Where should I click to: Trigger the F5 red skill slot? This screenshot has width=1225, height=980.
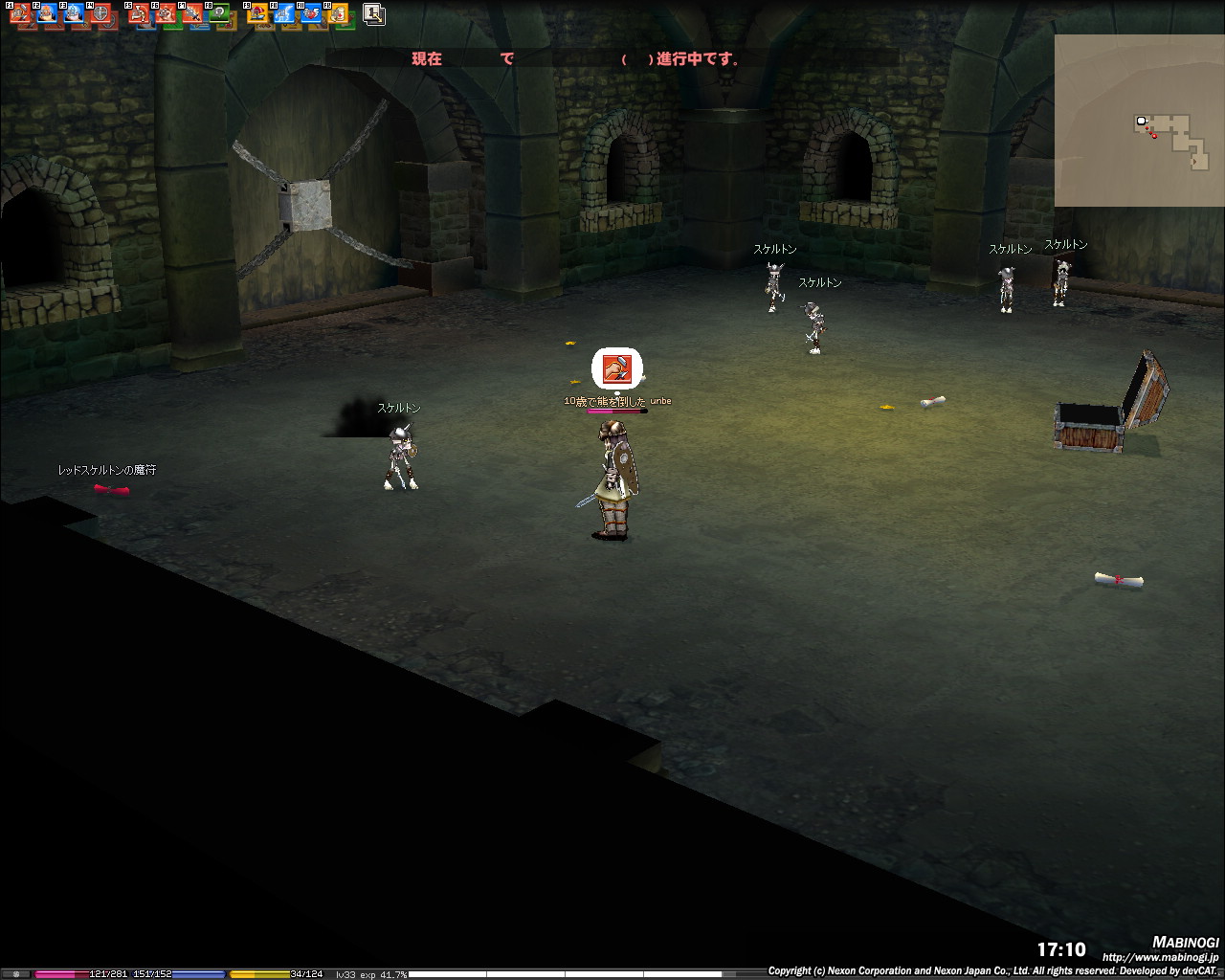[x=139, y=14]
